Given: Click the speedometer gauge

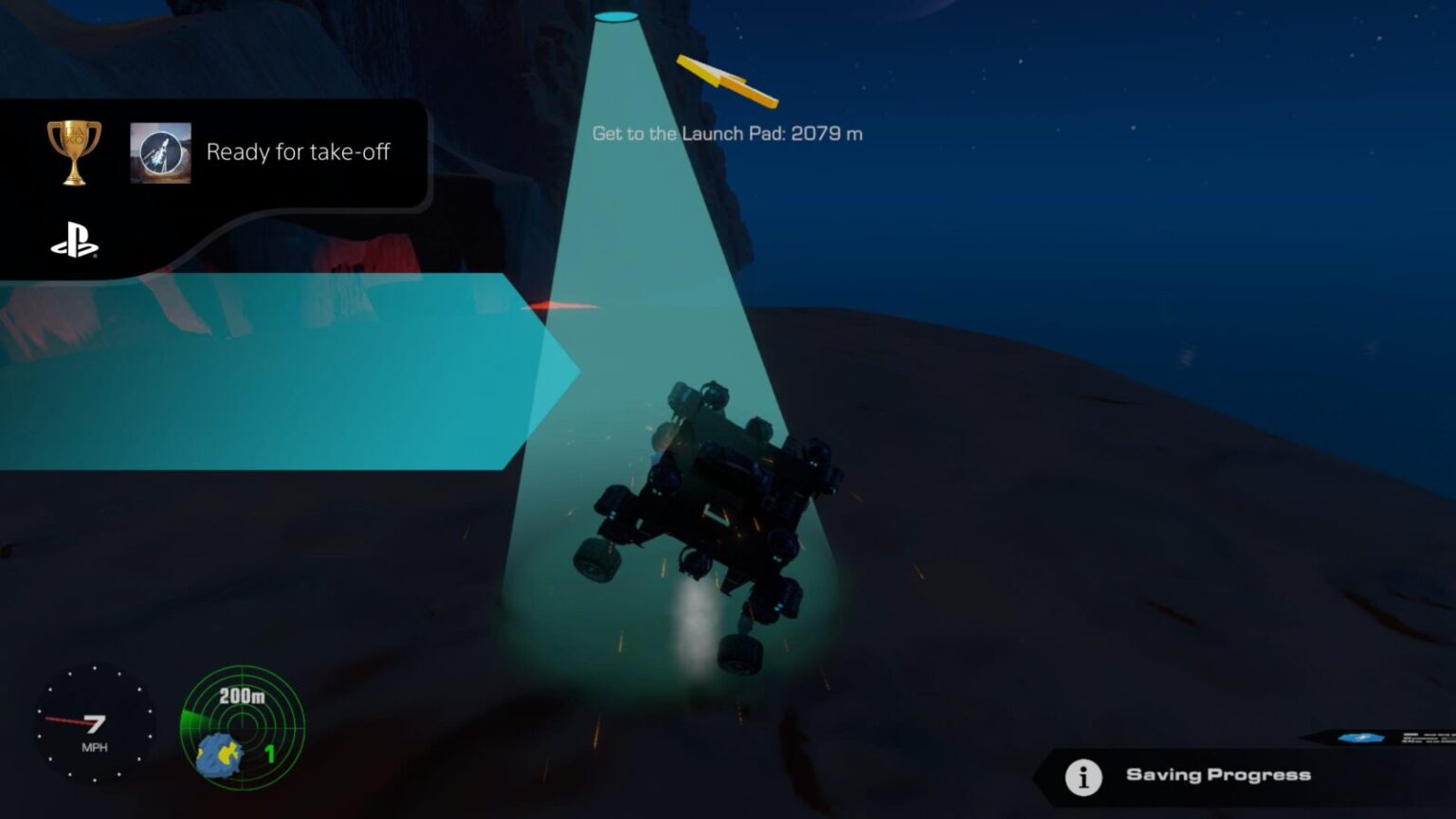Looking at the screenshot, I should pyautogui.click(x=95, y=723).
